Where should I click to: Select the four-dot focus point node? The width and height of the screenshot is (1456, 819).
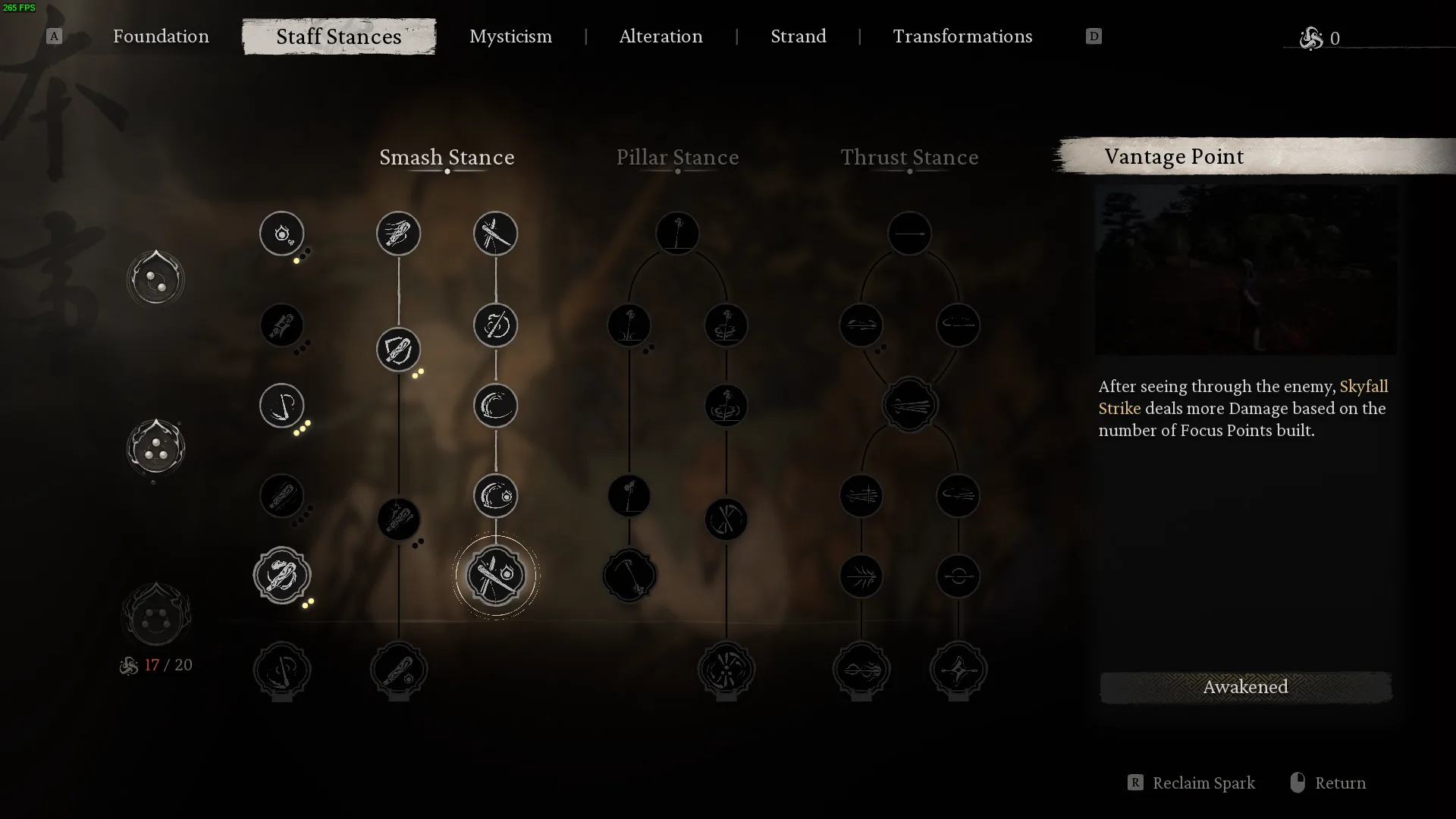pyautogui.click(x=156, y=616)
